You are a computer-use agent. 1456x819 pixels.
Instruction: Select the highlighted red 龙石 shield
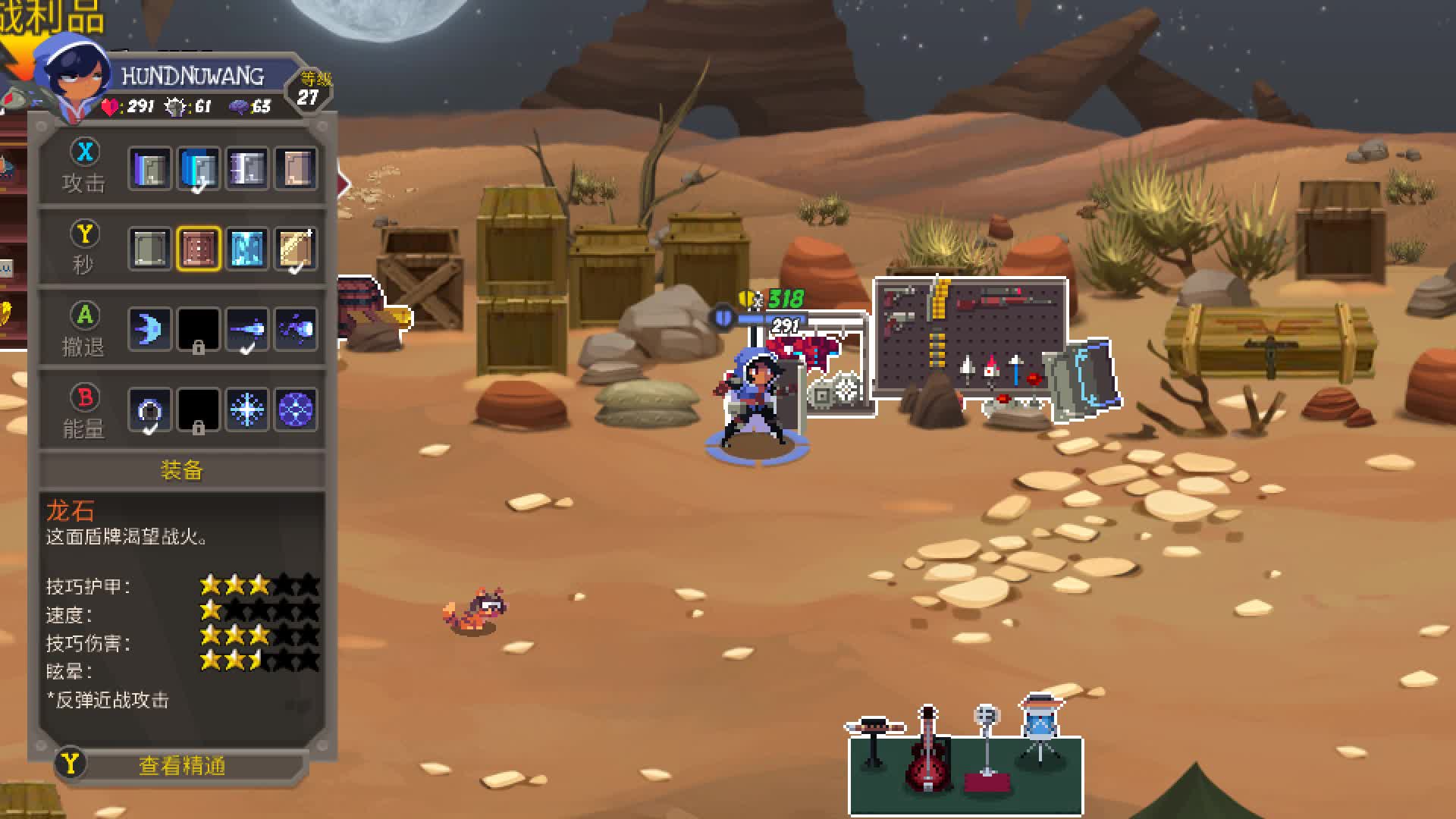point(199,249)
